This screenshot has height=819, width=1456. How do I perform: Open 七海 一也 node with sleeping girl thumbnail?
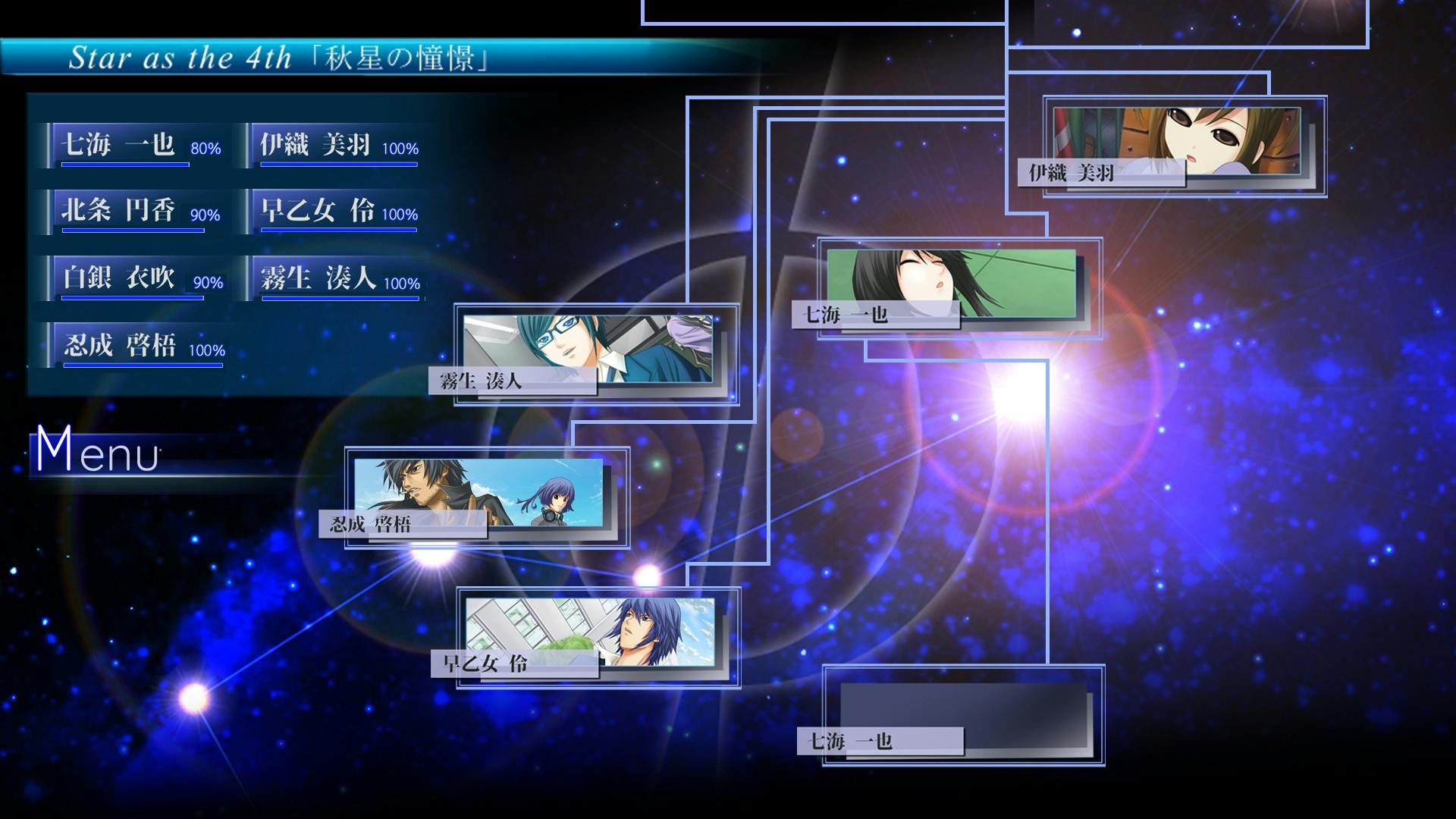(x=958, y=288)
